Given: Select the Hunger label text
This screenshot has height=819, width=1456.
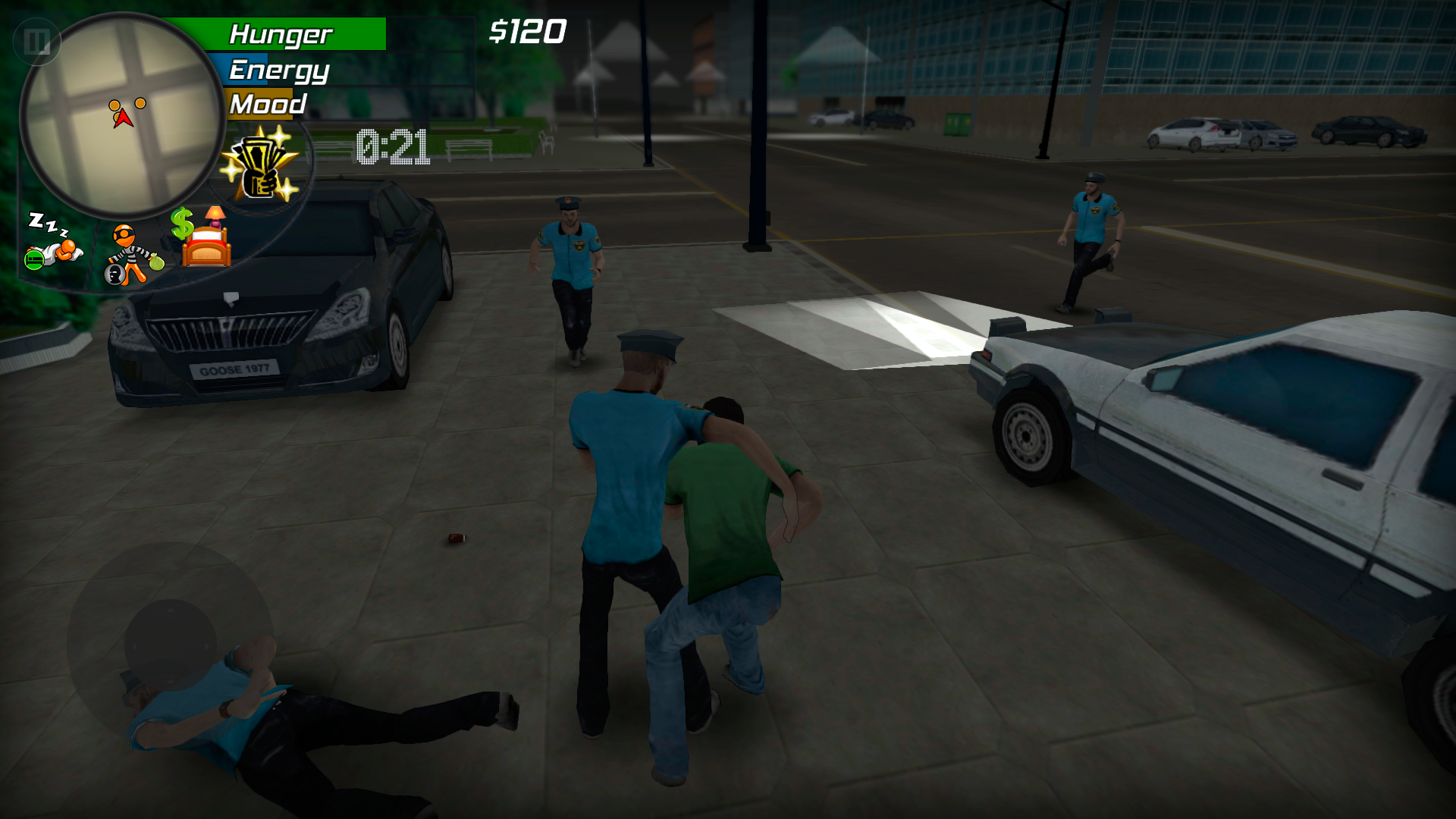Looking at the screenshot, I should coord(282,33).
